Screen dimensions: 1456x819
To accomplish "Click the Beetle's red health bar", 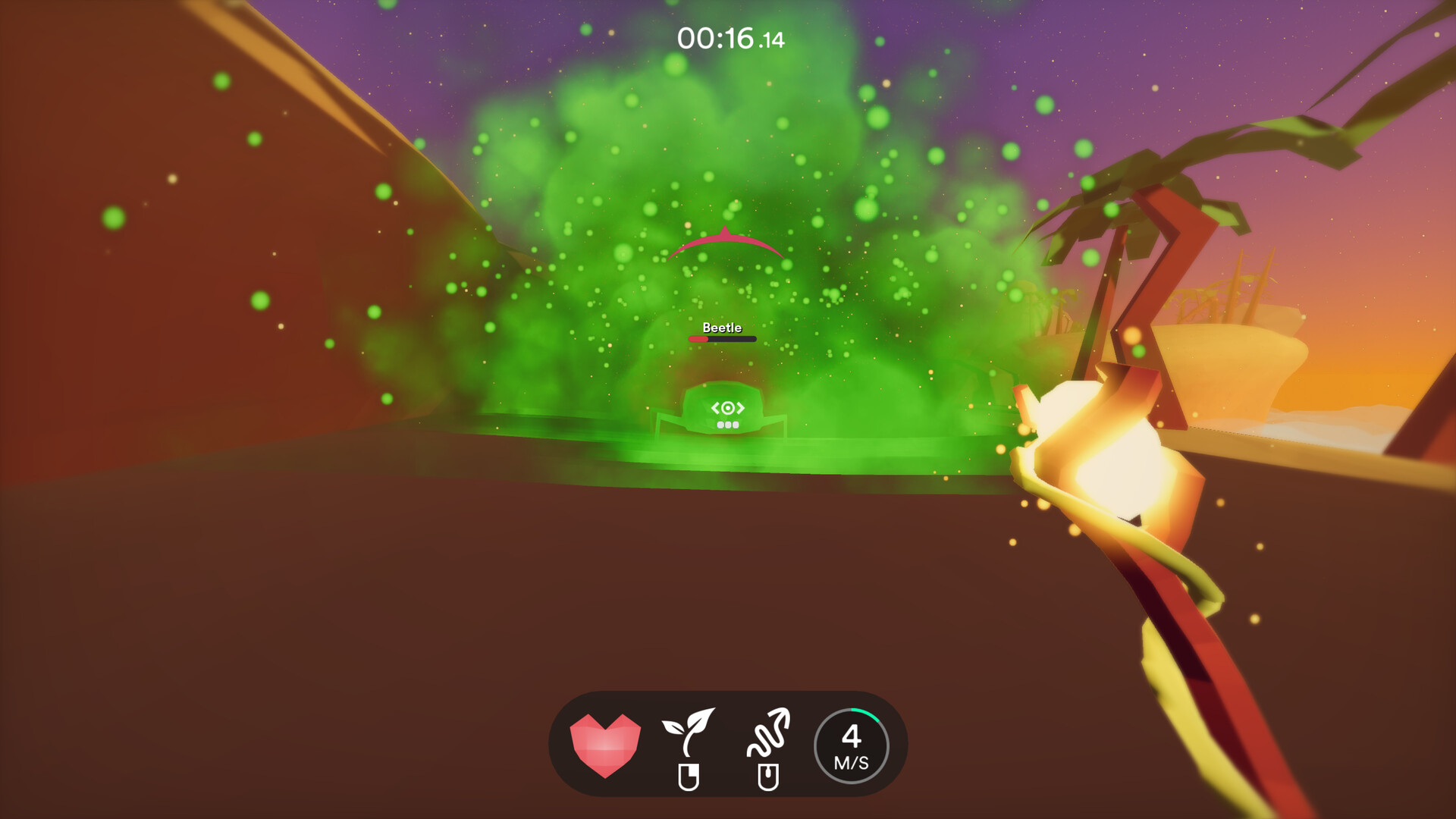I will point(699,339).
